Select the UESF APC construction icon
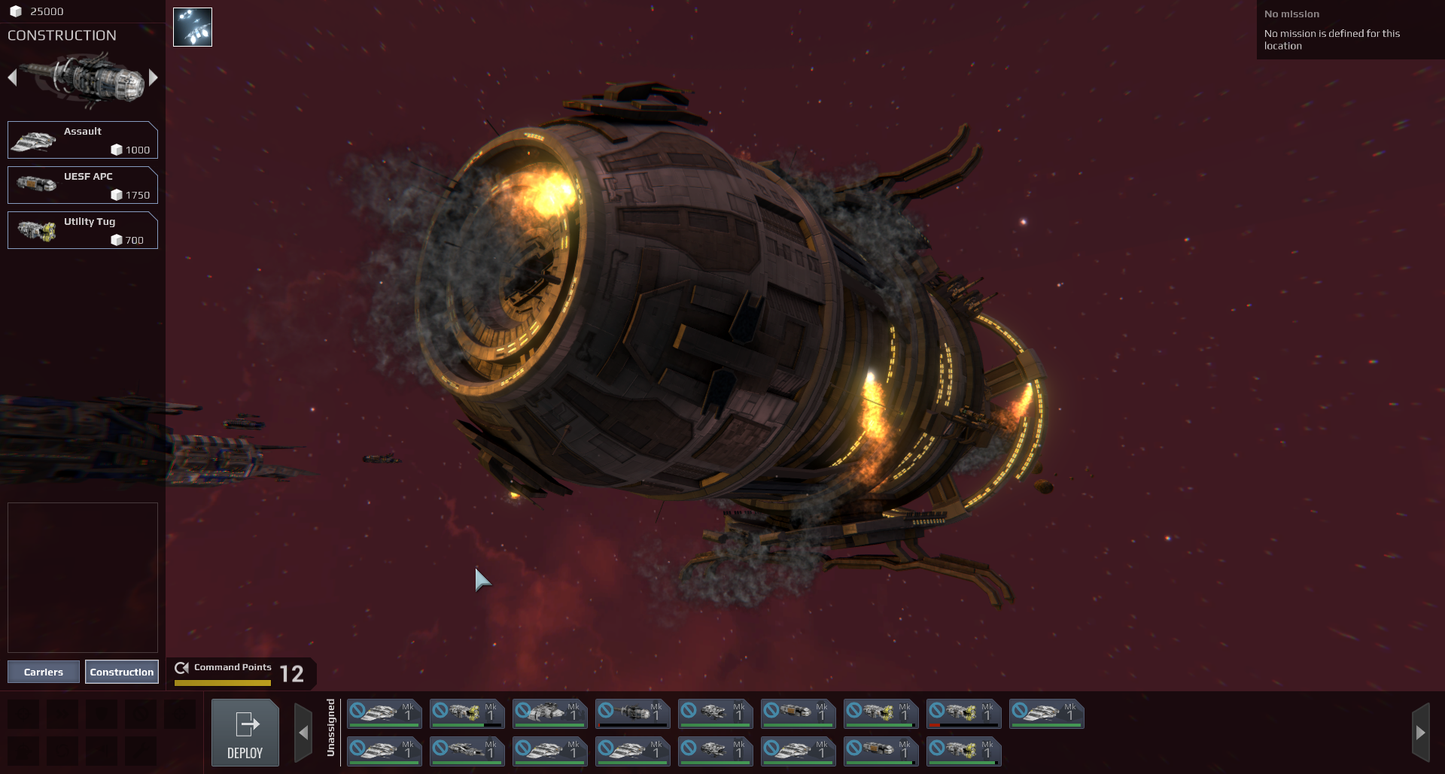The image size is (1445, 774). tap(34, 185)
